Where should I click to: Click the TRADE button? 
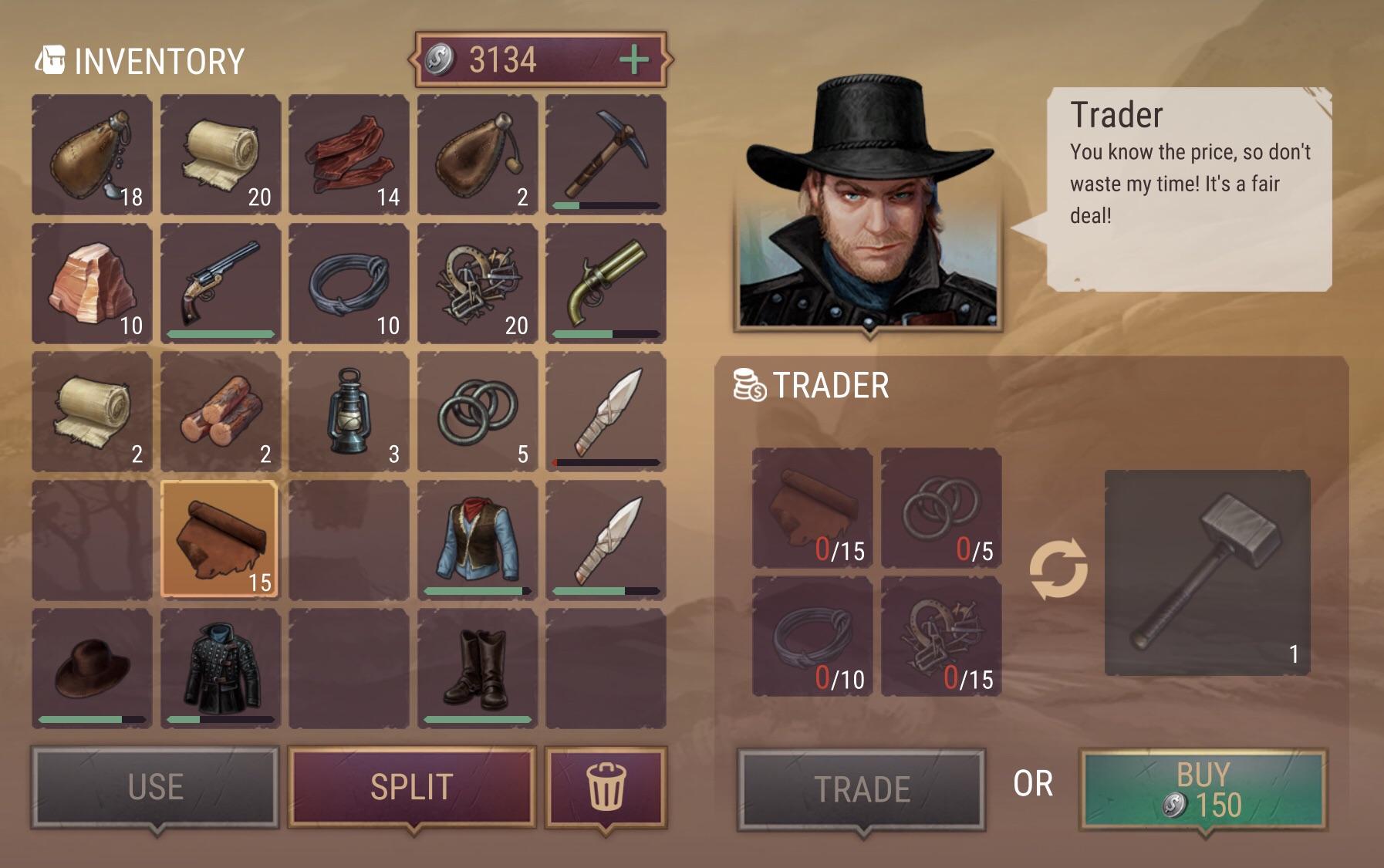[x=861, y=789]
